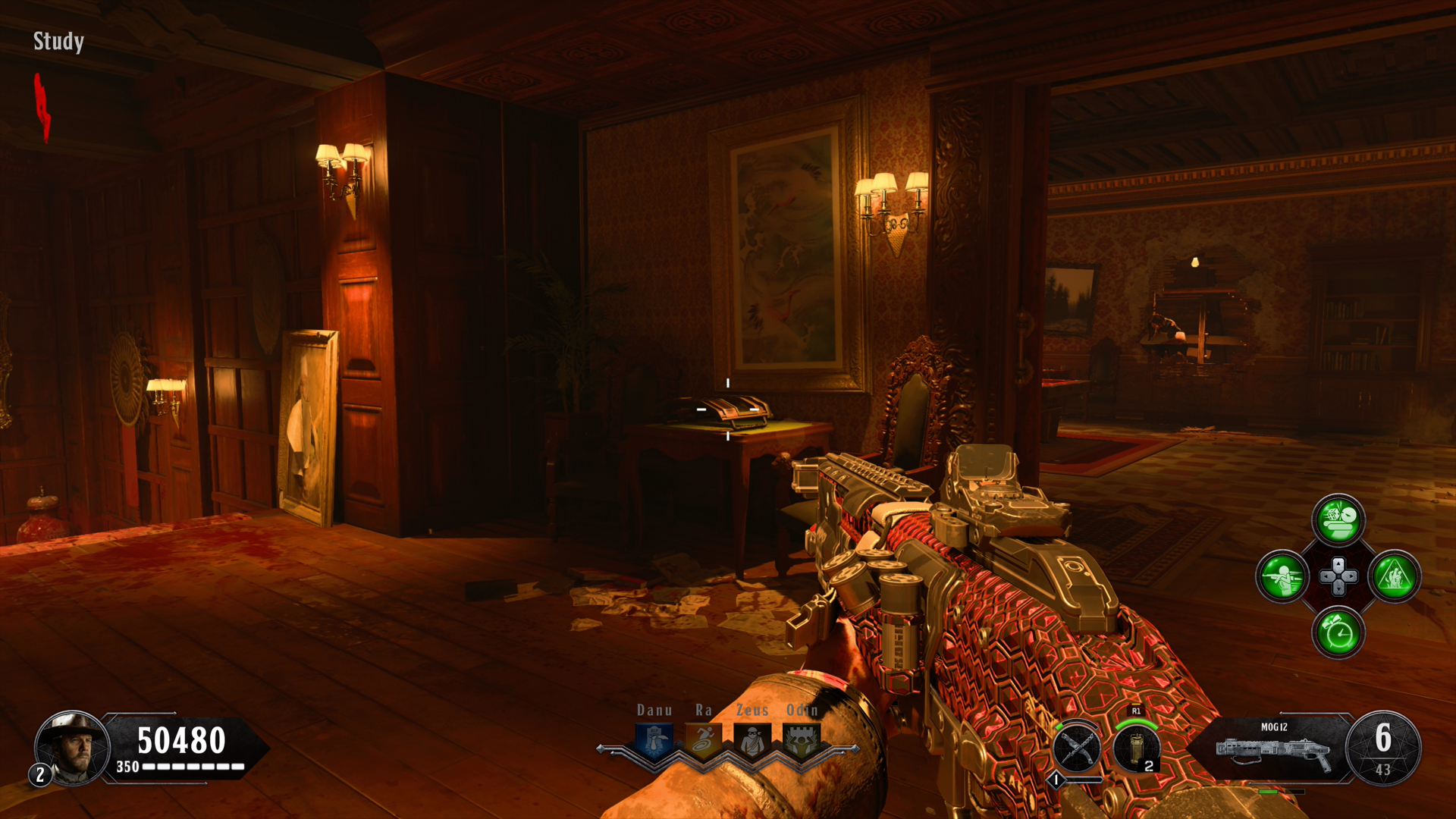The image size is (1456, 819).
Task: Select the Ra perk icon
Action: point(704,740)
